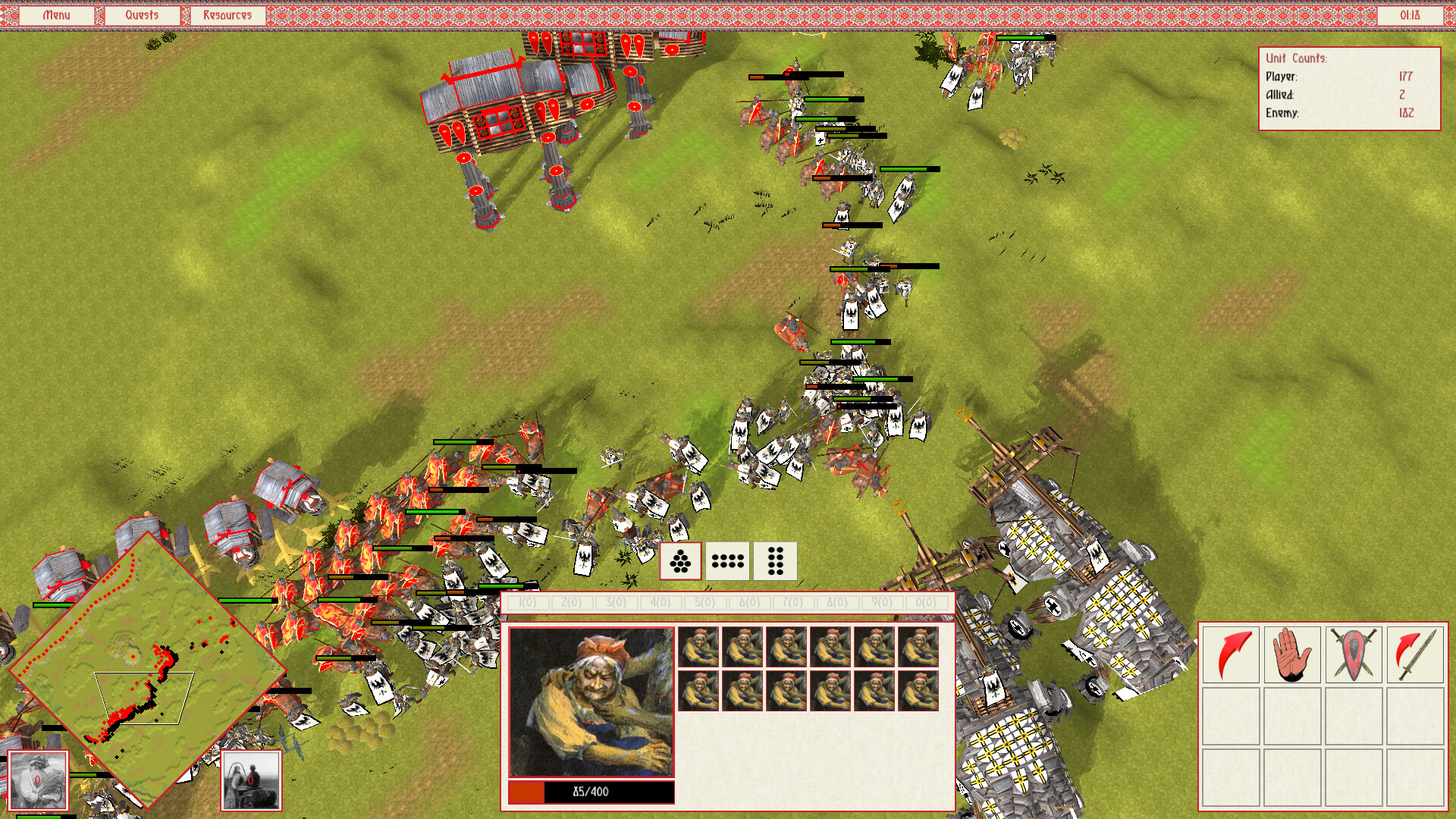Toggle the wedge formation selection off
The height and width of the screenshot is (819, 1456).
(x=679, y=560)
